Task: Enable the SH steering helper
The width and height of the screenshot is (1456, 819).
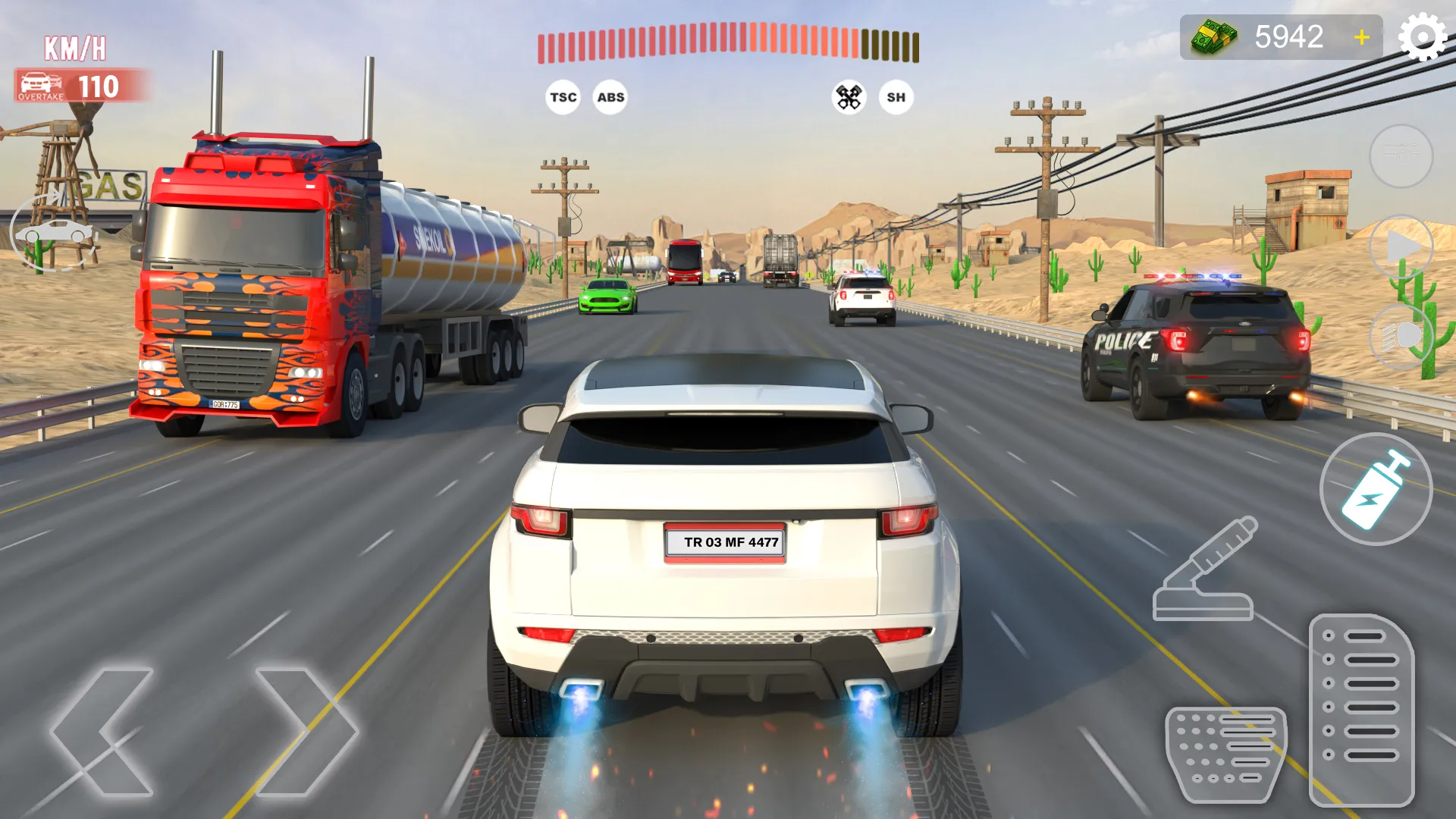Action: [x=895, y=97]
